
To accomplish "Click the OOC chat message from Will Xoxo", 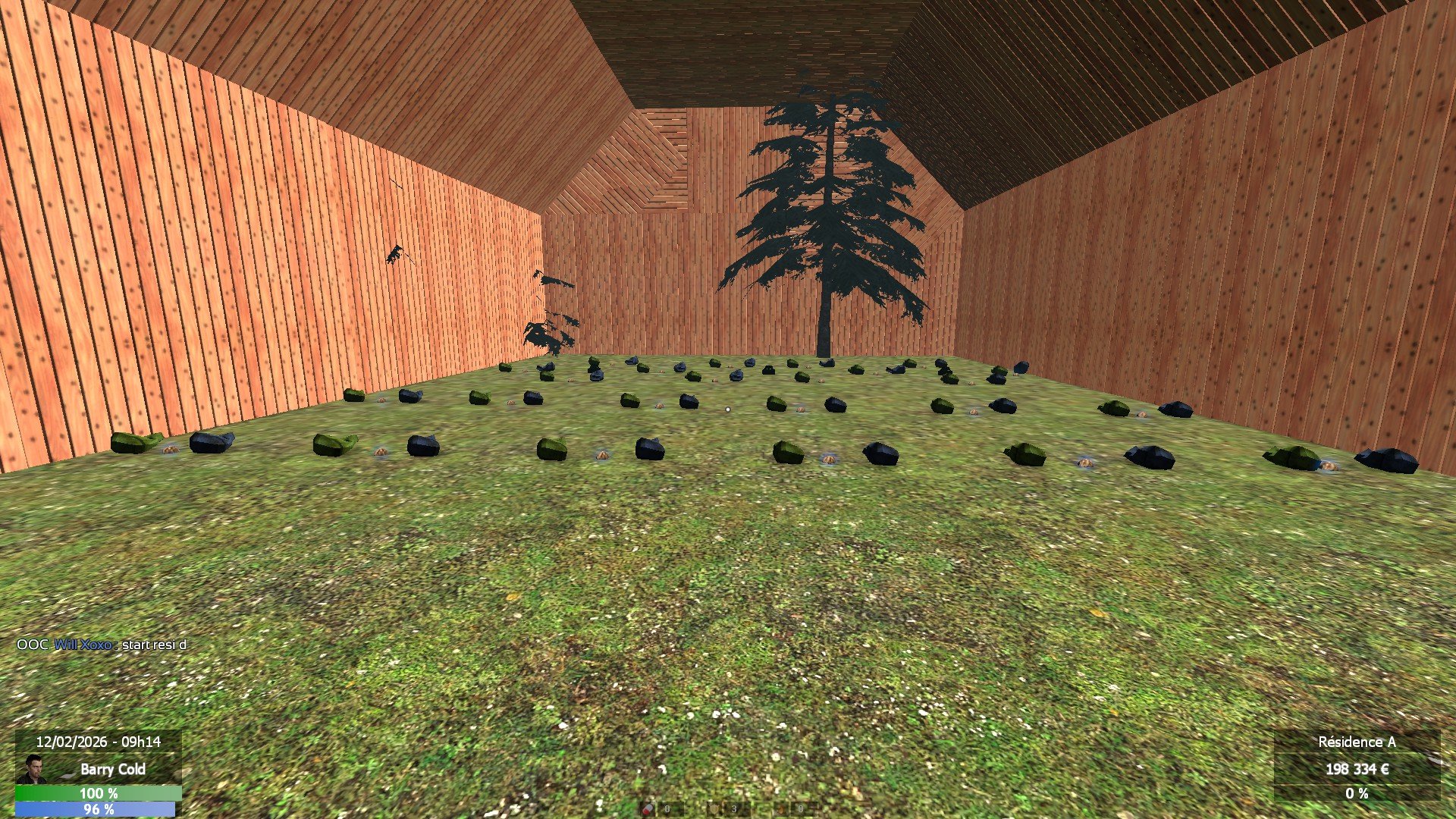I will click(x=102, y=645).
